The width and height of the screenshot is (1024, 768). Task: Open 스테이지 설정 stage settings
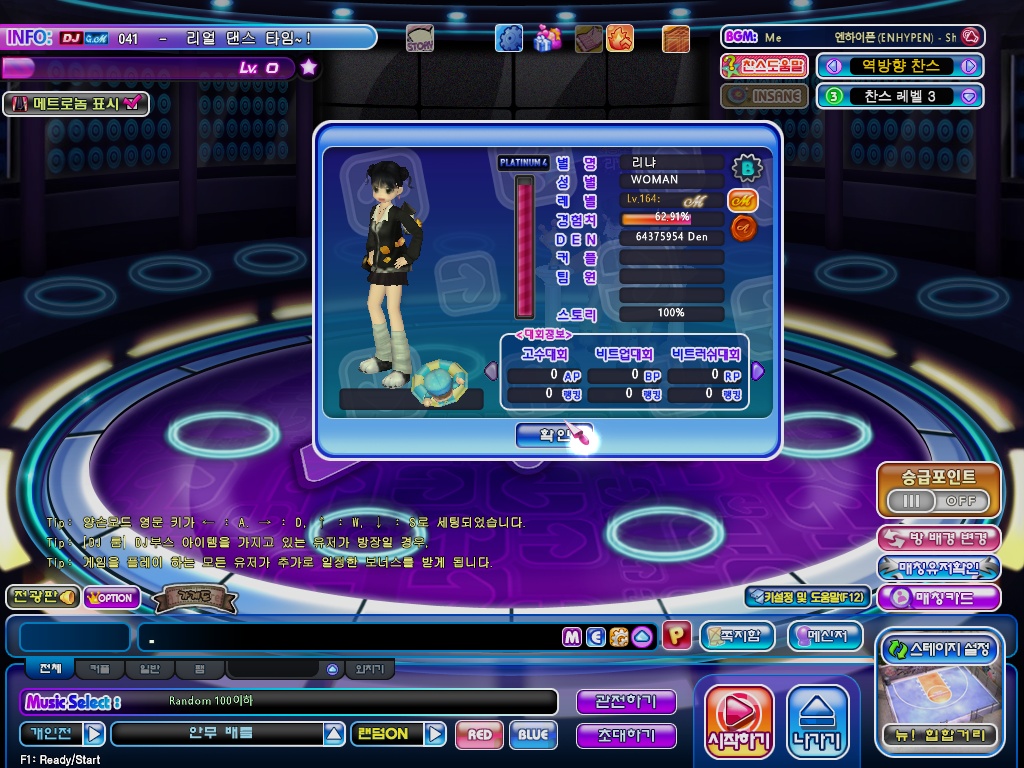click(938, 649)
